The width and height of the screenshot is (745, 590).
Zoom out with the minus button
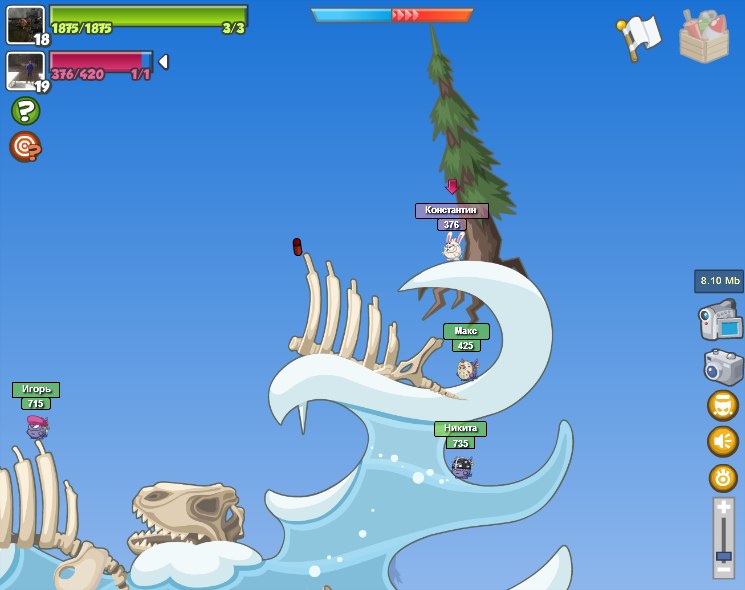[x=723, y=569]
